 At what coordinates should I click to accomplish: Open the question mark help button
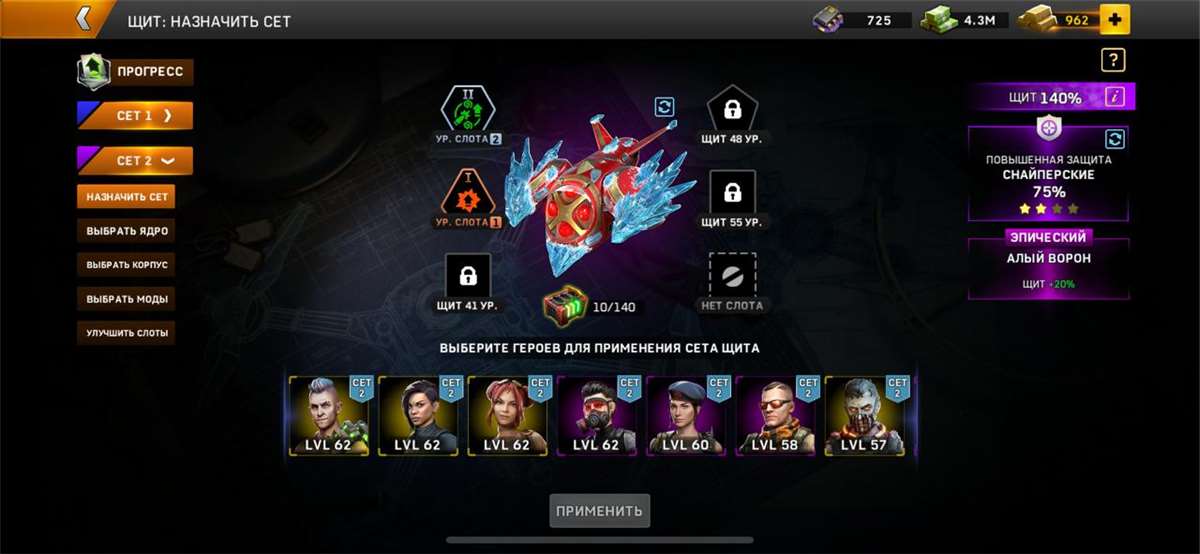coord(1113,61)
